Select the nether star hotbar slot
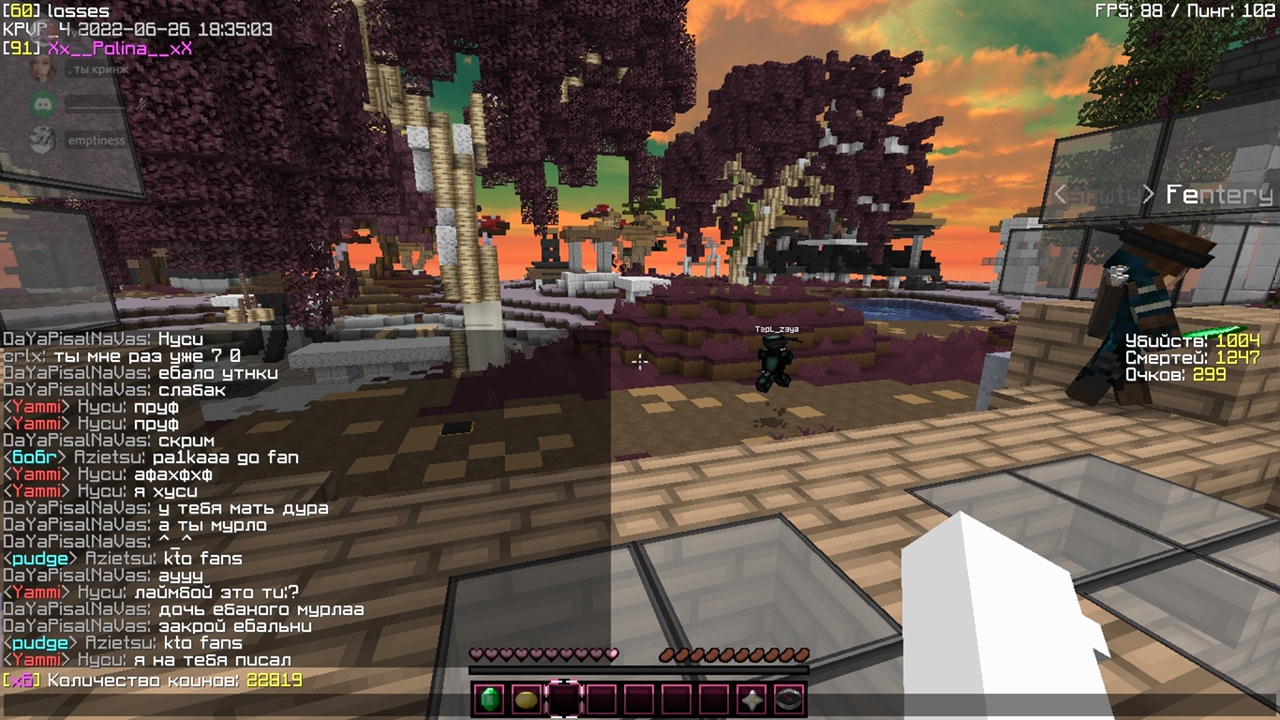This screenshot has width=1280, height=720. (752, 699)
